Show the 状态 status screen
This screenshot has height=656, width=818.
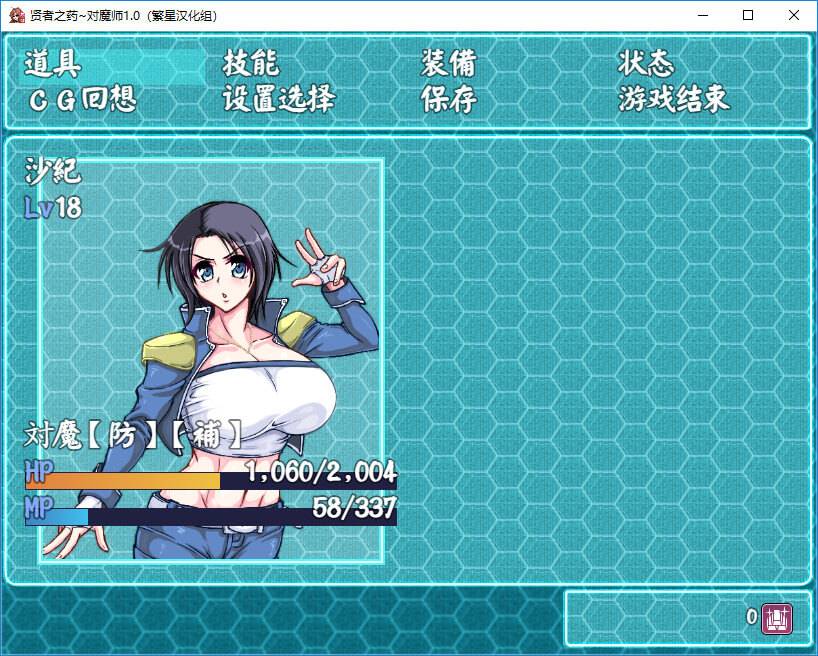(646, 65)
